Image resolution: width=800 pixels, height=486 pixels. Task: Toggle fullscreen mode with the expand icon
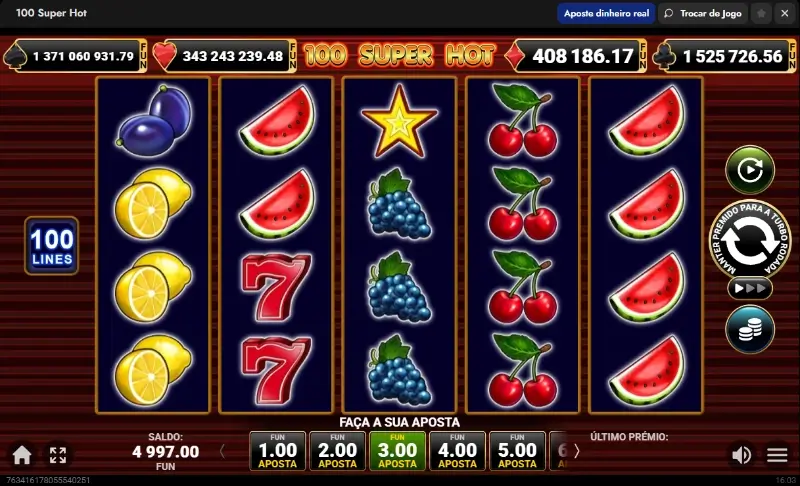coord(58,456)
